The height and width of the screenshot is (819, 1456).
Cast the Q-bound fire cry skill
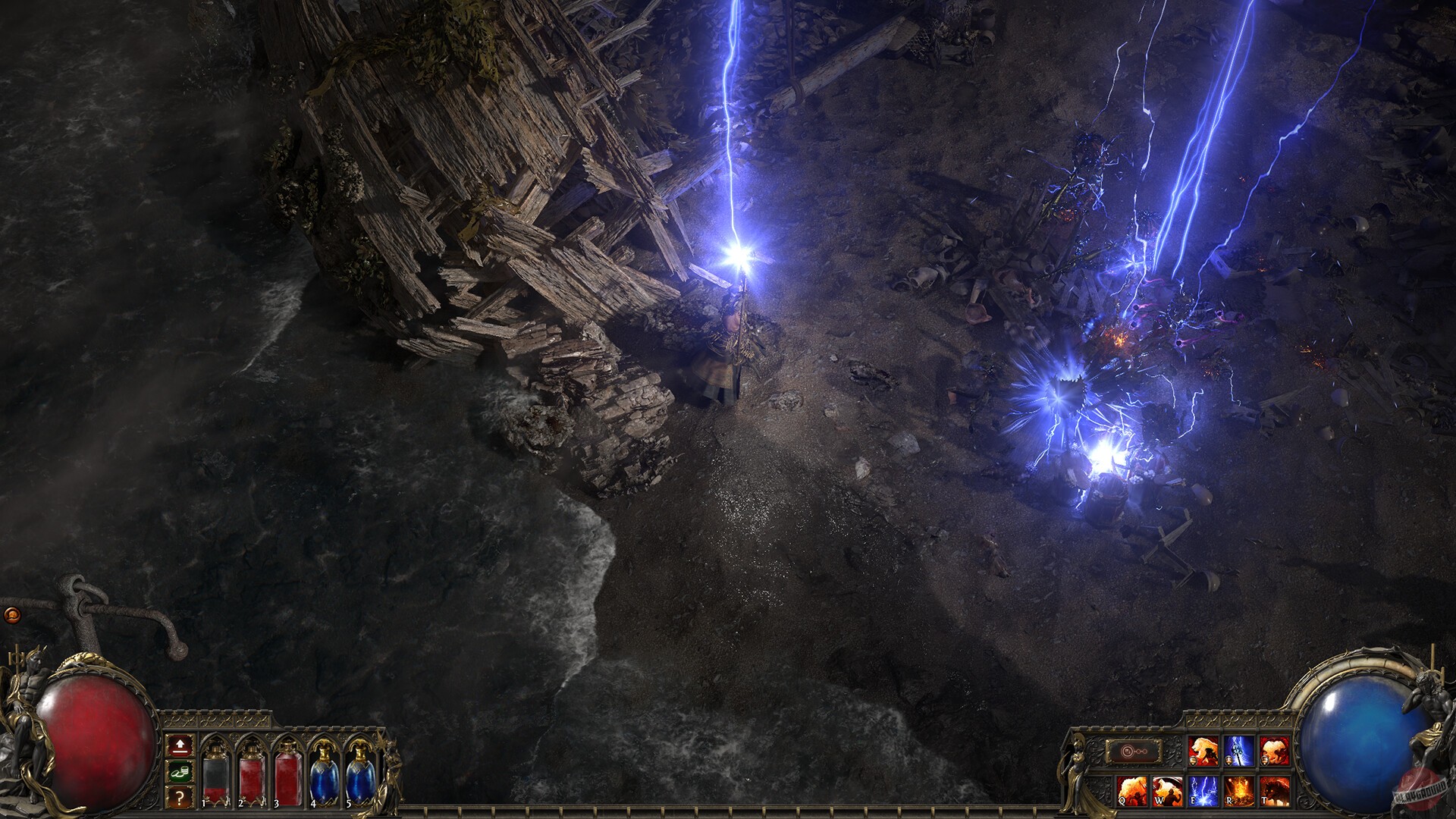pyautogui.click(x=1133, y=792)
